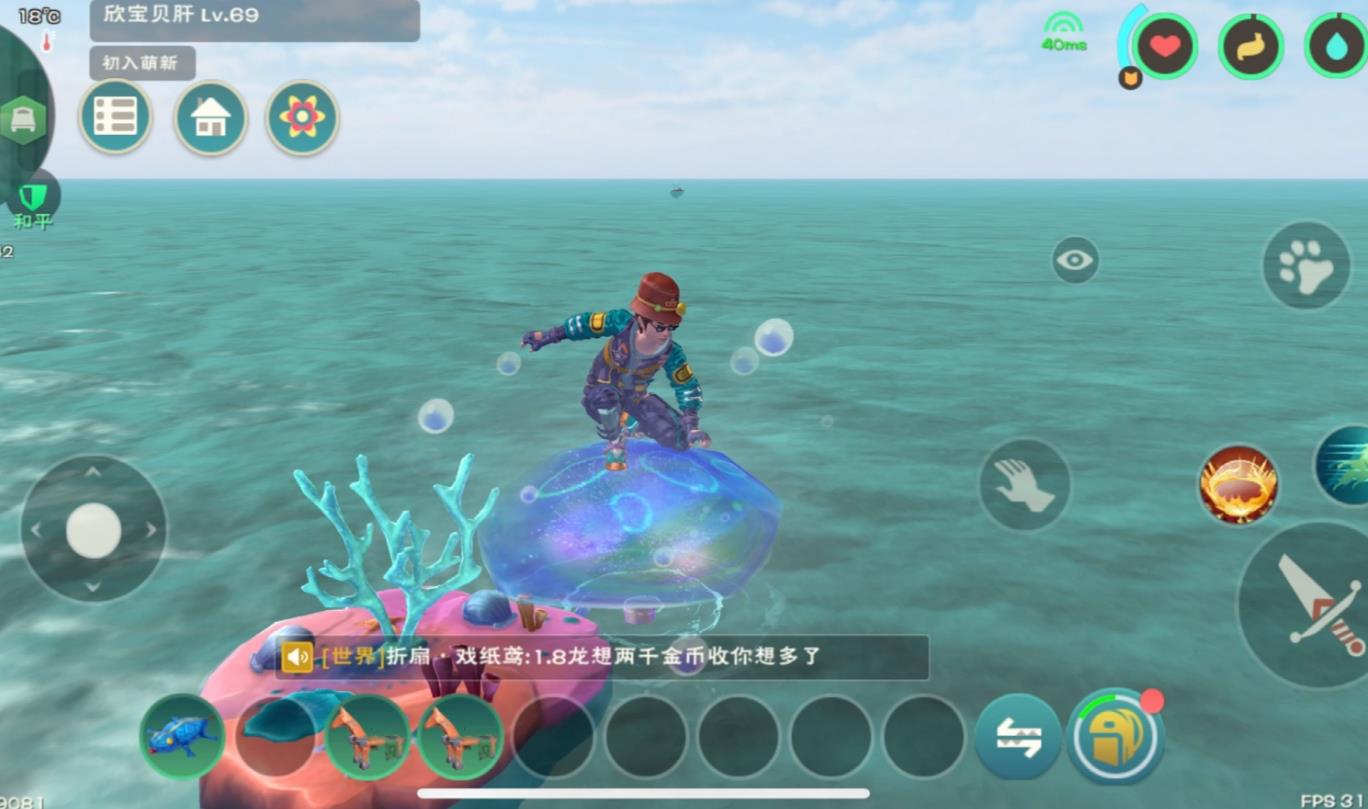The image size is (1368, 809).
Task: Select the green hexagon bed icon
Action: [23, 120]
